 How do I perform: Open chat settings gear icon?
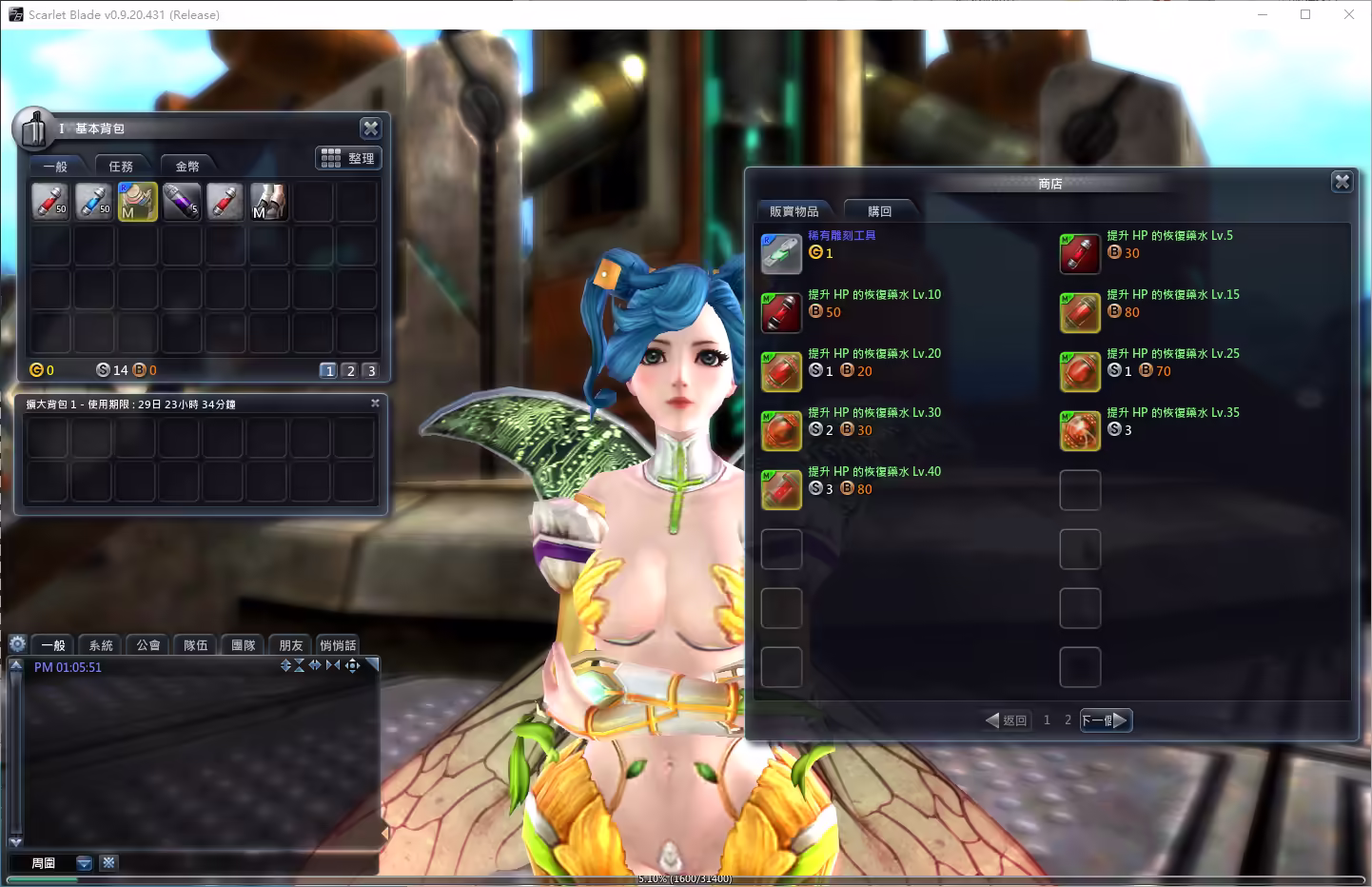(x=17, y=644)
